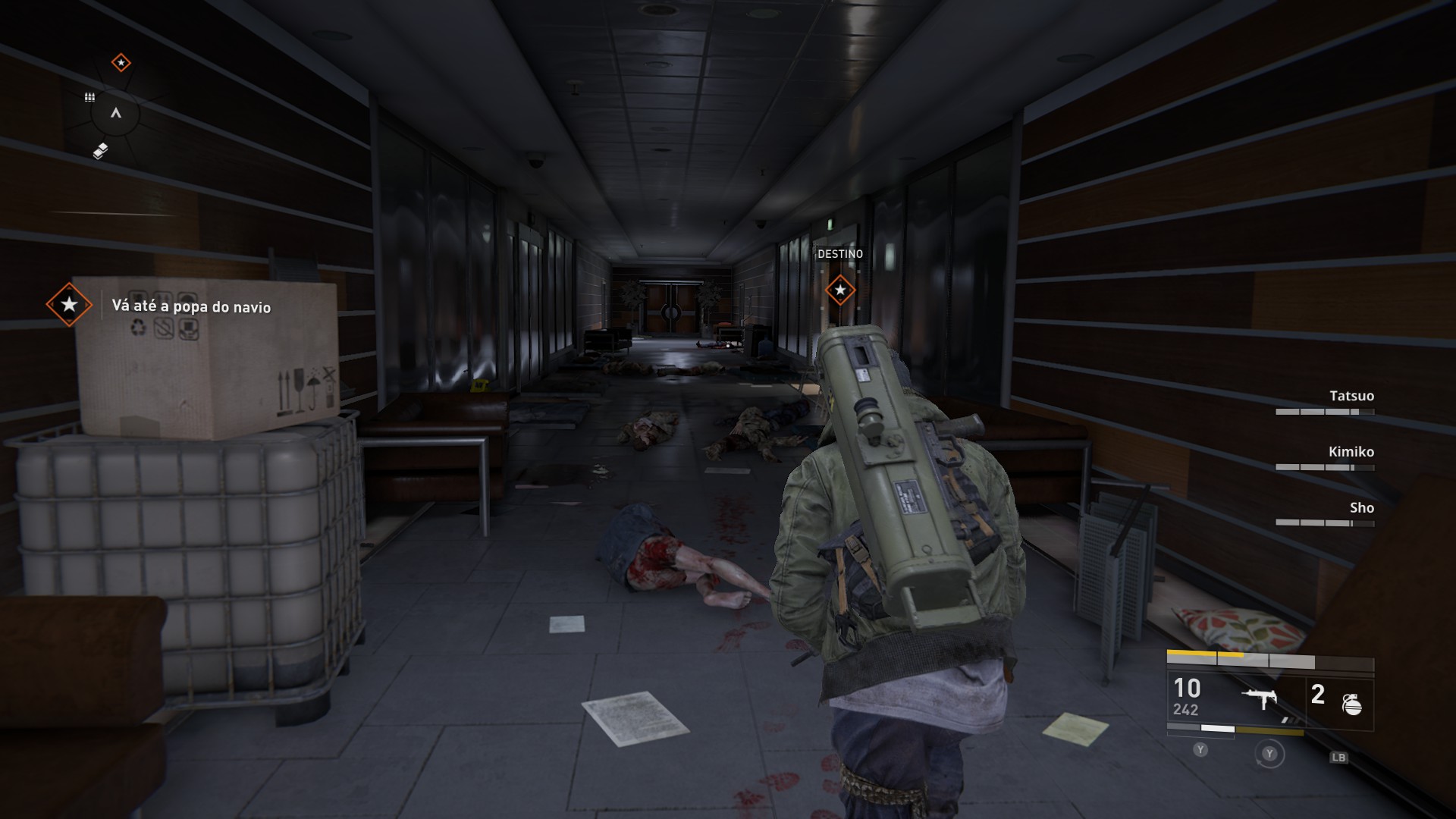Click the ammo marker on the compass

pyautogui.click(x=89, y=97)
